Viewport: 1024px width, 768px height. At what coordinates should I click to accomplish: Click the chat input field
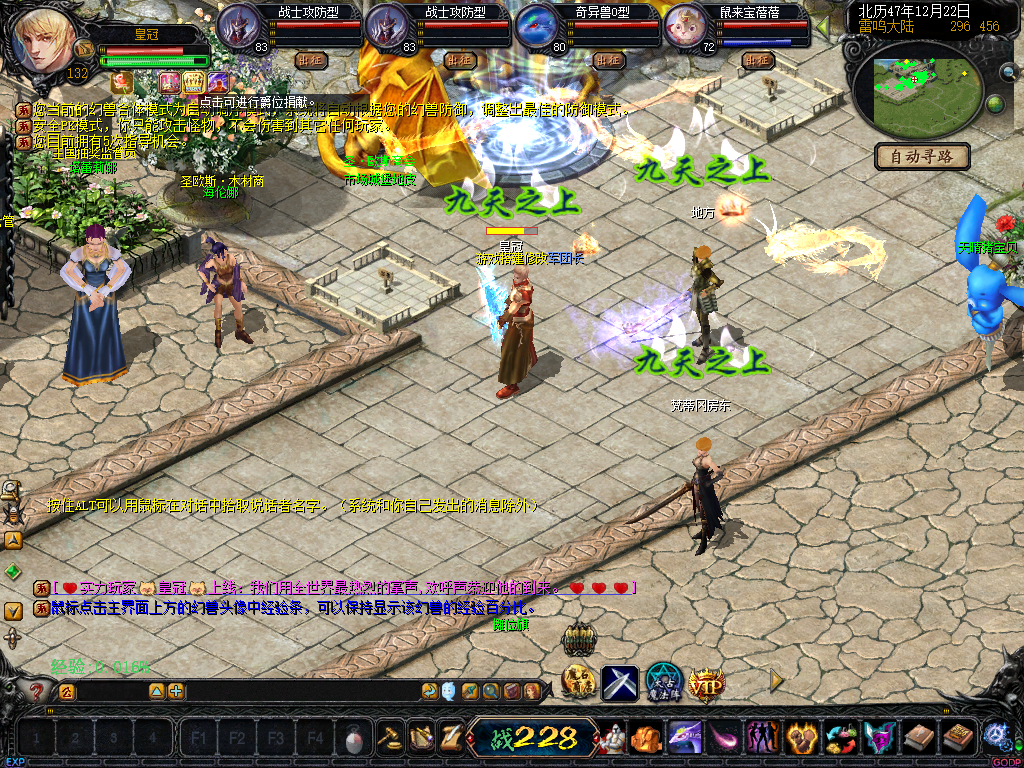click(110, 691)
